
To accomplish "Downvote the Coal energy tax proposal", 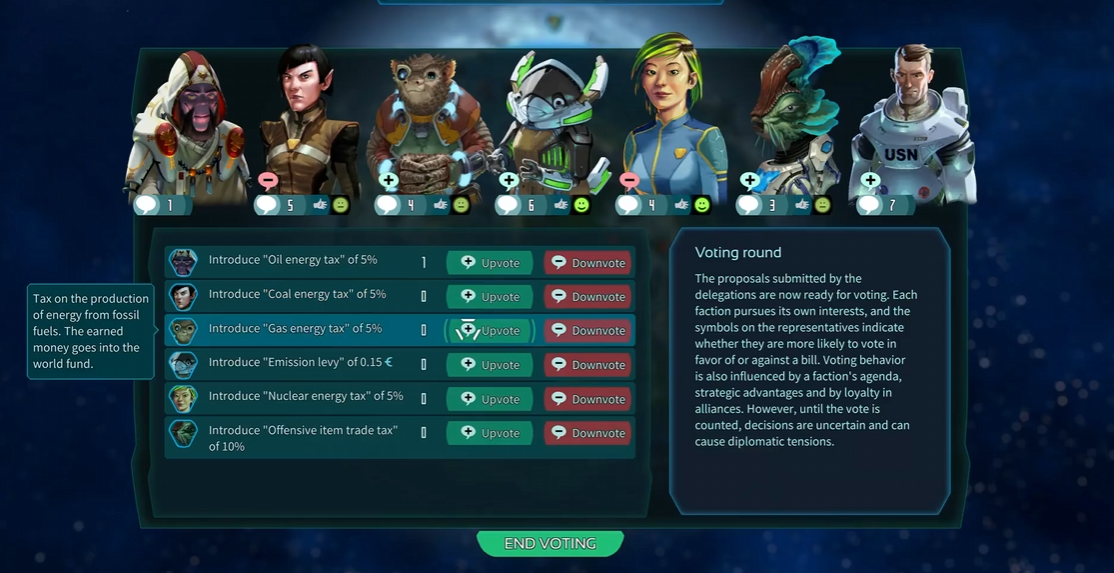I will pos(588,297).
